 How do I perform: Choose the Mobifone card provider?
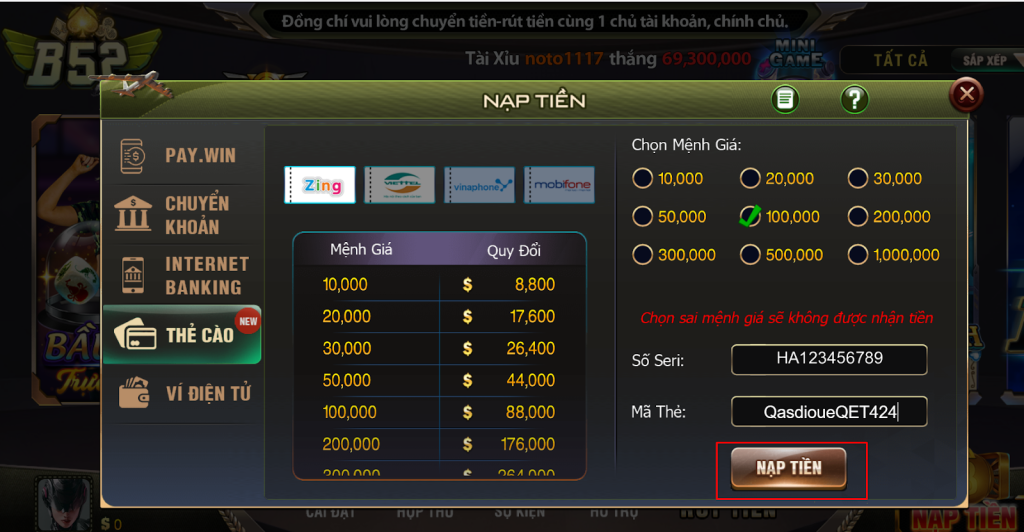[559, 185]
